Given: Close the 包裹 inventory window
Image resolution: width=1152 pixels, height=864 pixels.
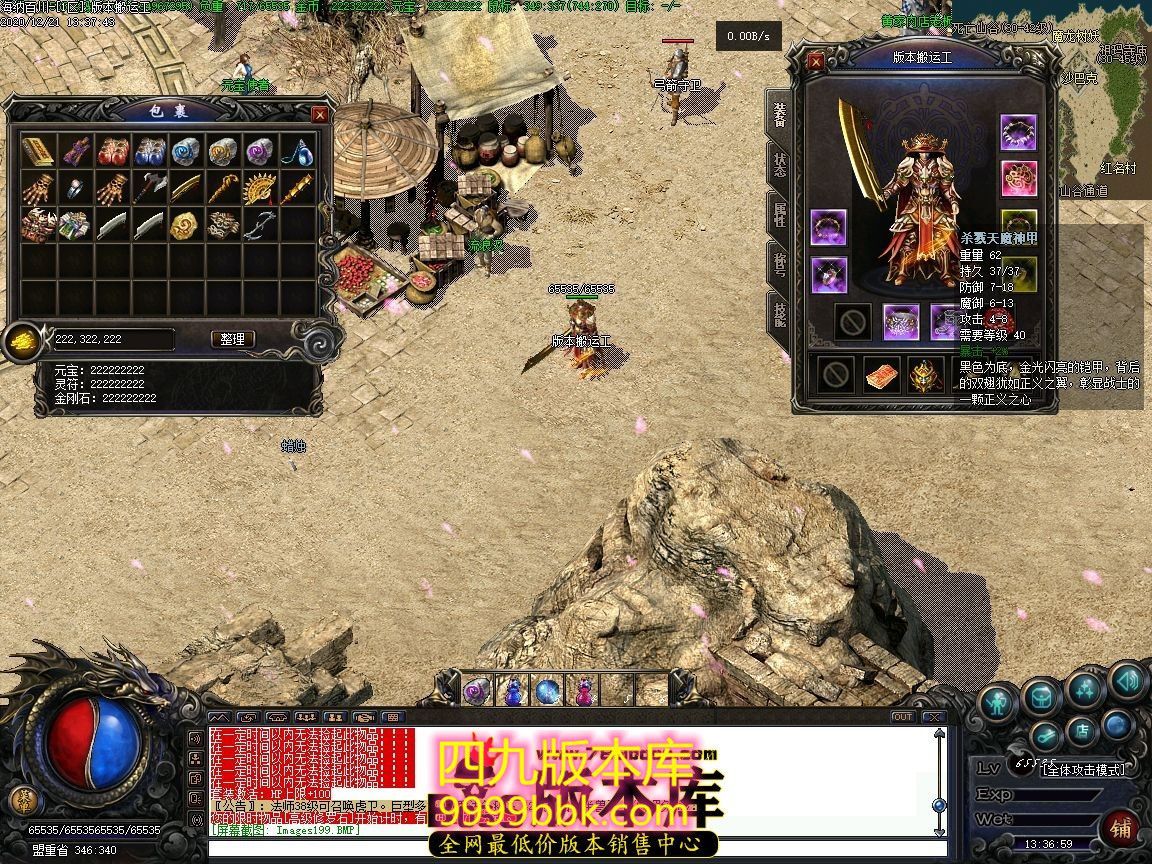Looking at the screenshot, I should (320, 115).
